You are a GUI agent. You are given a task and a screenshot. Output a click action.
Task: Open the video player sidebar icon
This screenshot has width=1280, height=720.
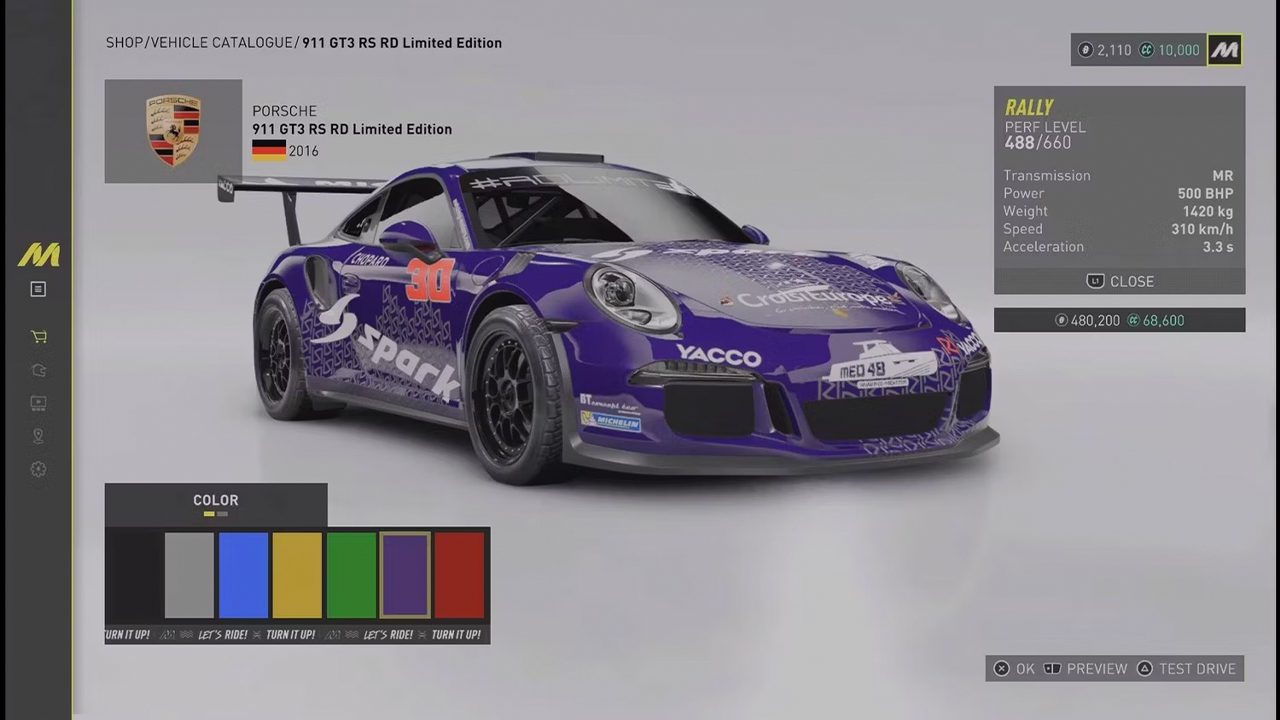click(x=38, y=403)
